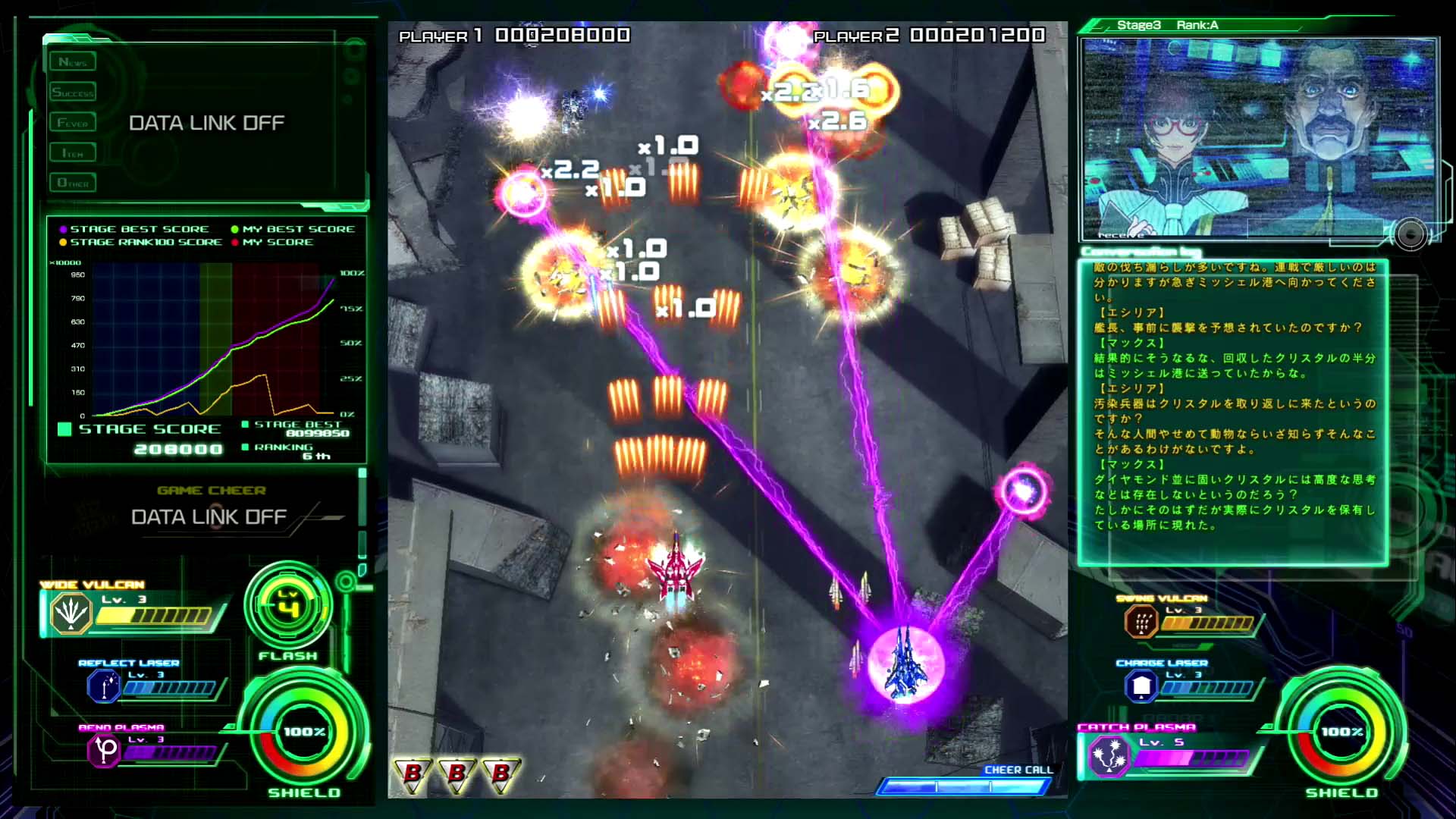Image resolution: width=1456 pixels, height=819 pixels.
Task: Select the Charge Laser weapon icon
Action: tap(1141, 686)
